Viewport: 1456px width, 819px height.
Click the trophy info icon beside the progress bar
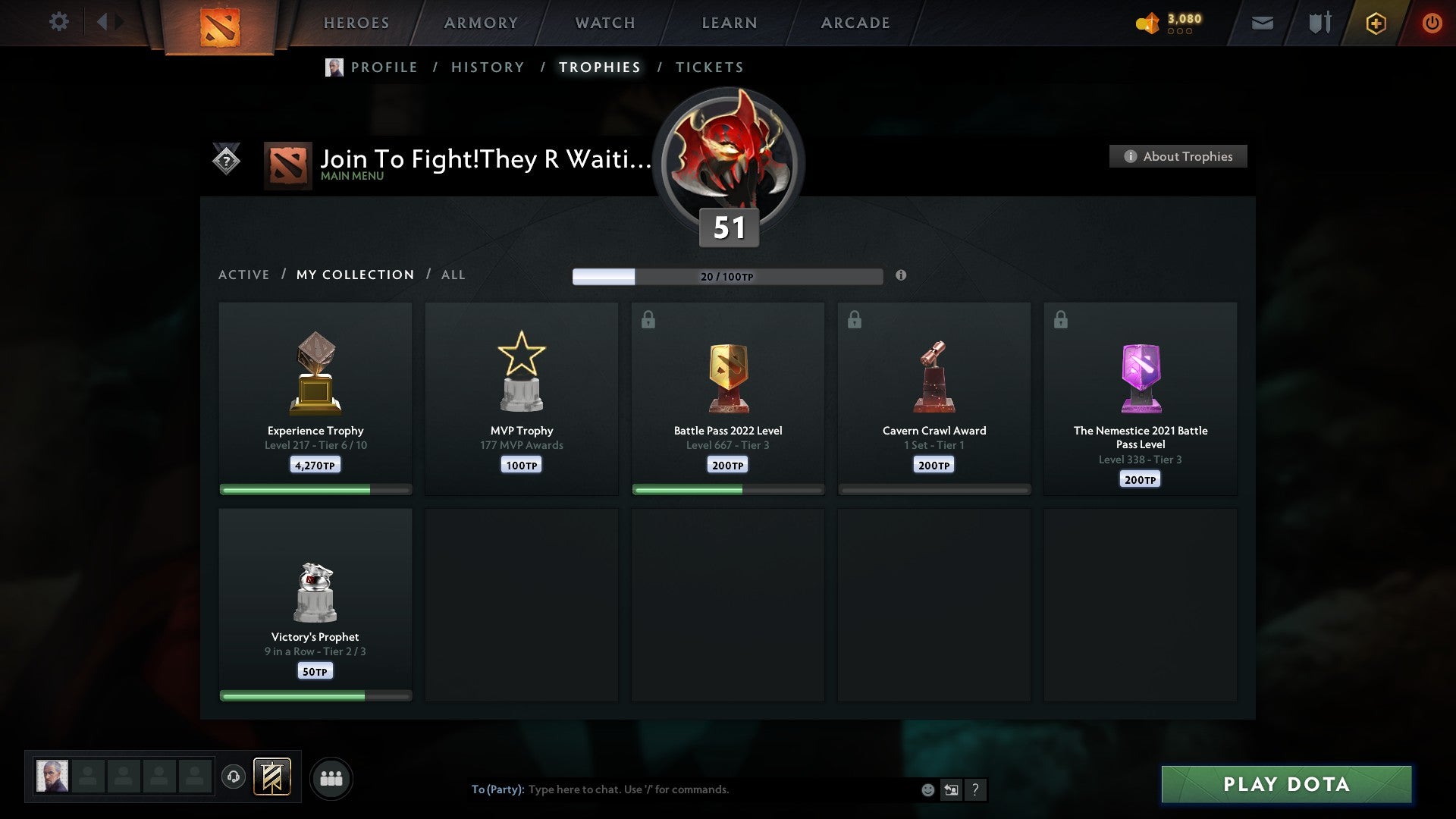[901, 277]
